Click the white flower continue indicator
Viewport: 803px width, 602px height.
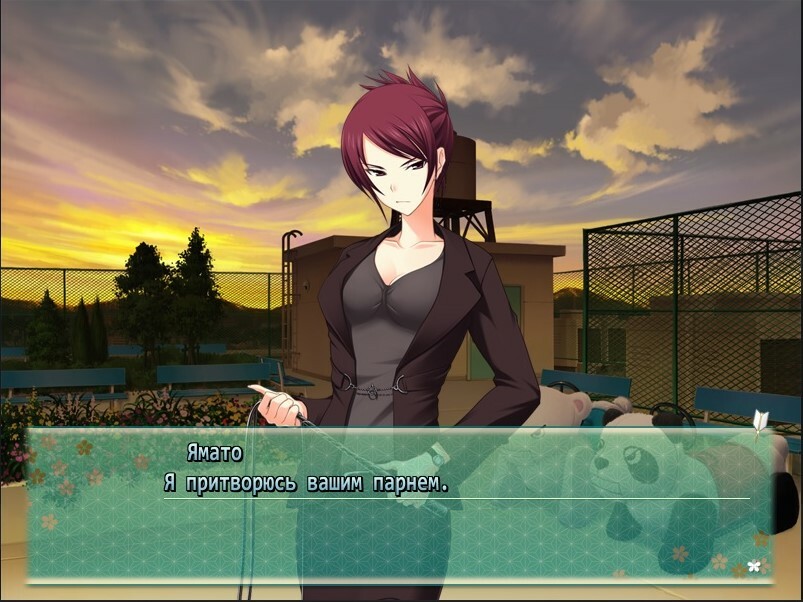pyautogui.click(x=754, y=566)
